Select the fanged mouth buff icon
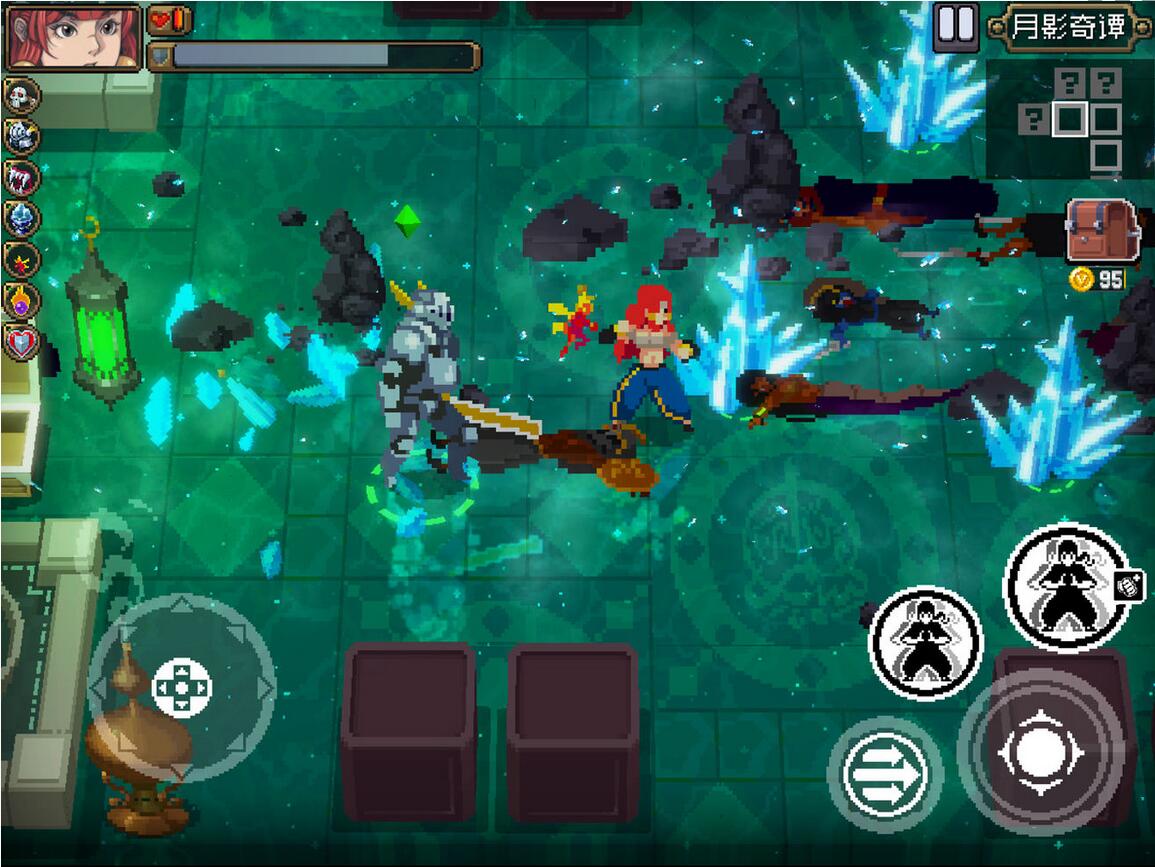Viewport: 1155px width, 867px height. (22, 177)
